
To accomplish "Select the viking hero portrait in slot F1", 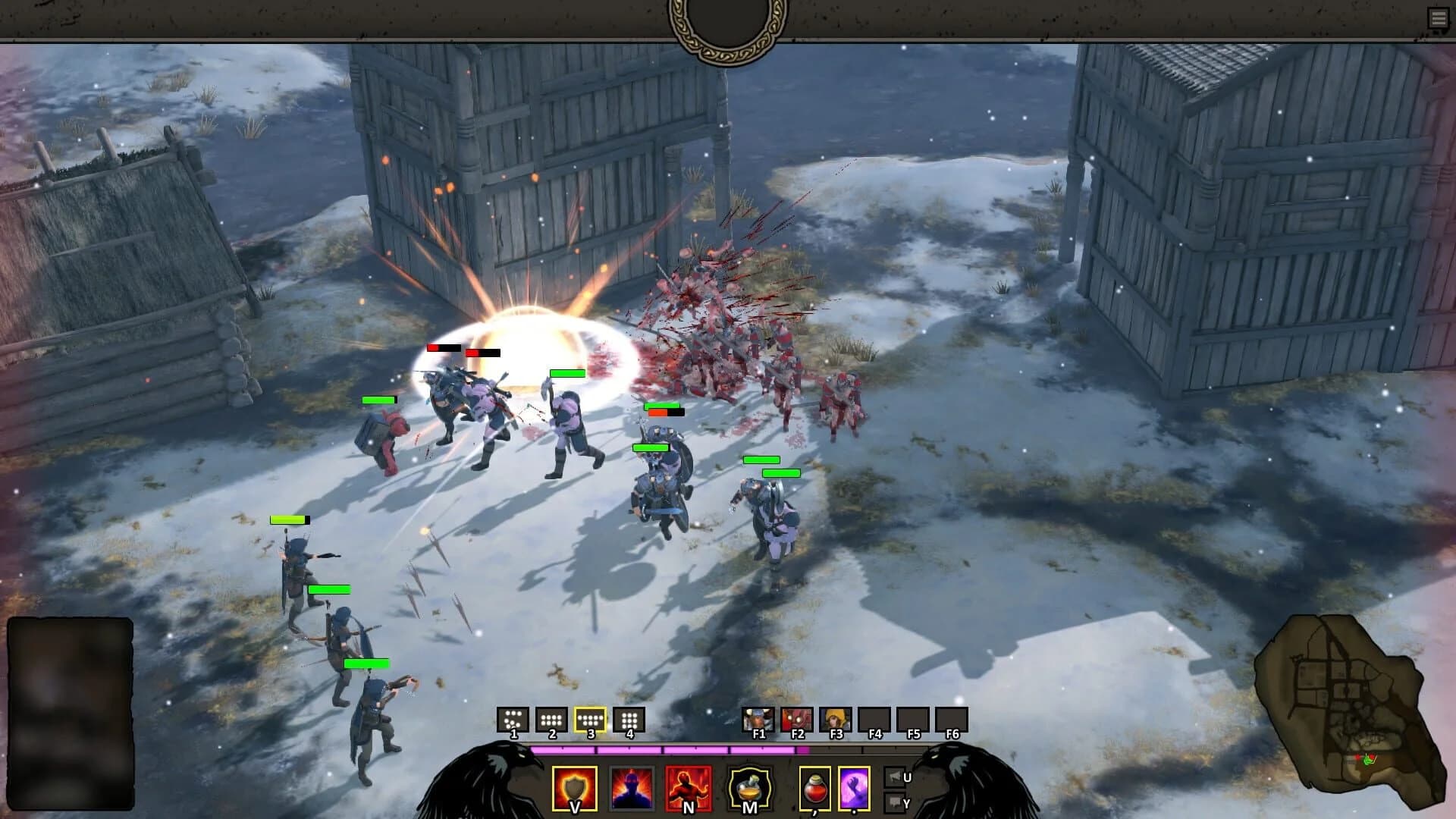I will (x=758, y=718).
